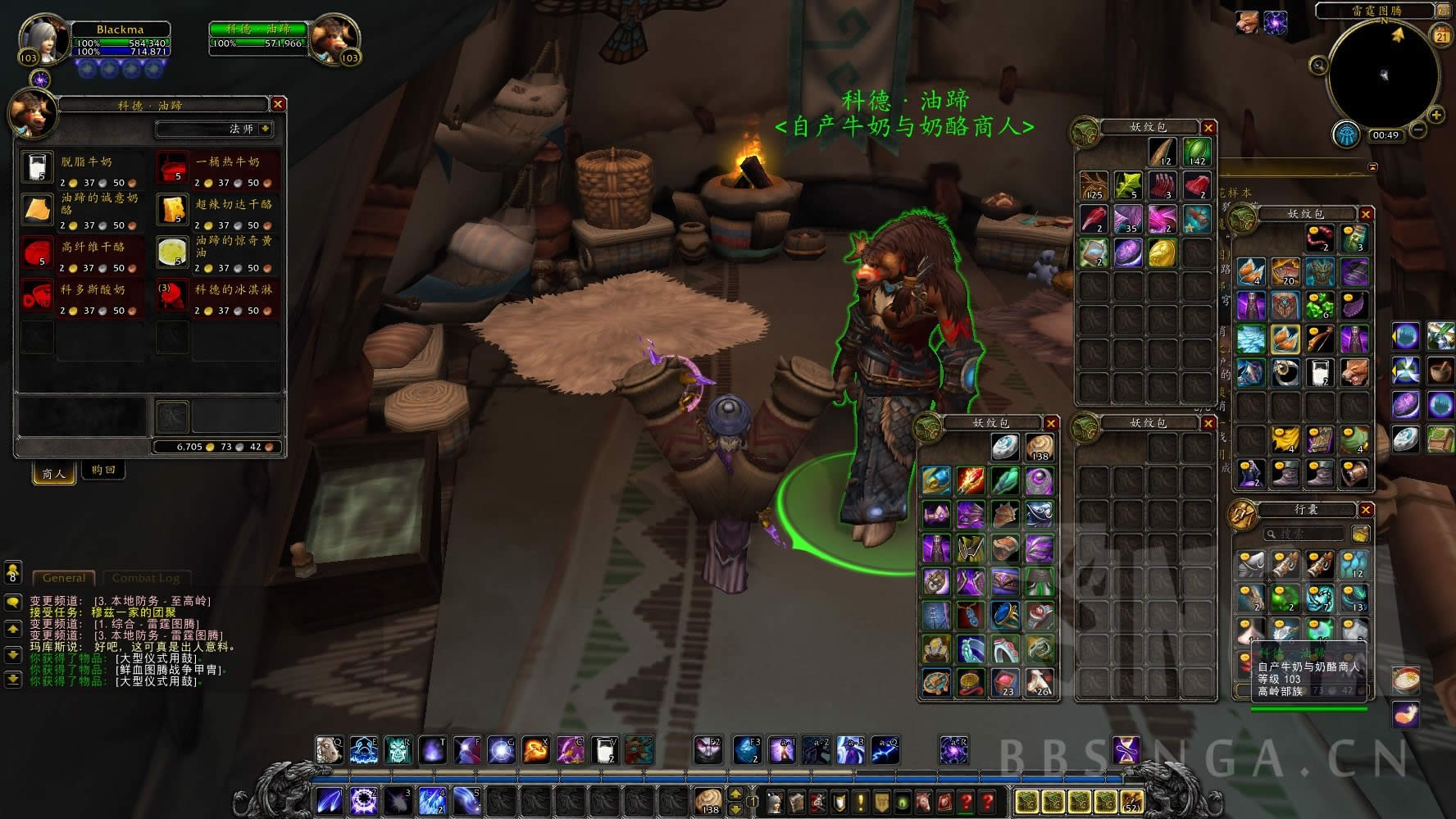Select the golden egg item in bag

[1163, 253]
